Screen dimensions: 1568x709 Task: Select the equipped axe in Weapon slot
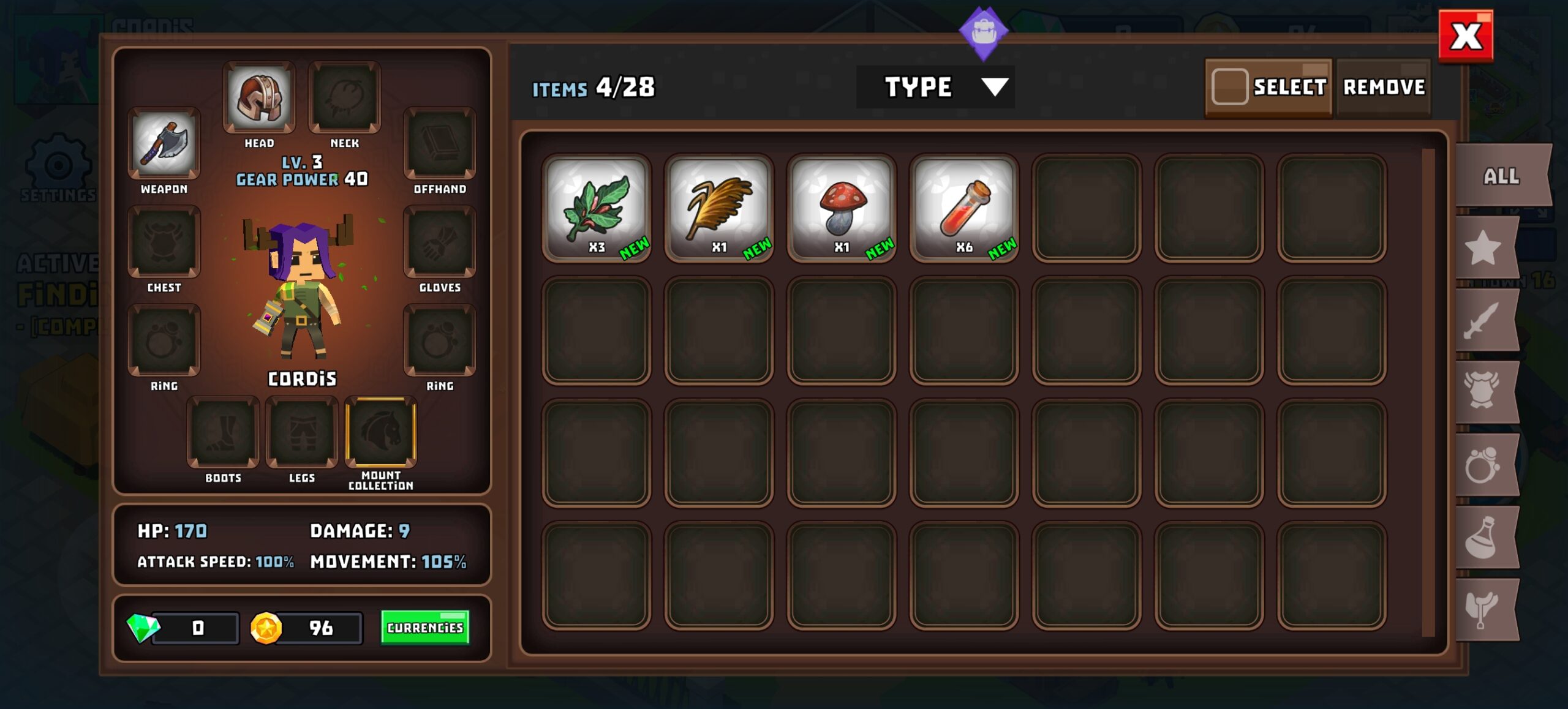tap(164, 143)
